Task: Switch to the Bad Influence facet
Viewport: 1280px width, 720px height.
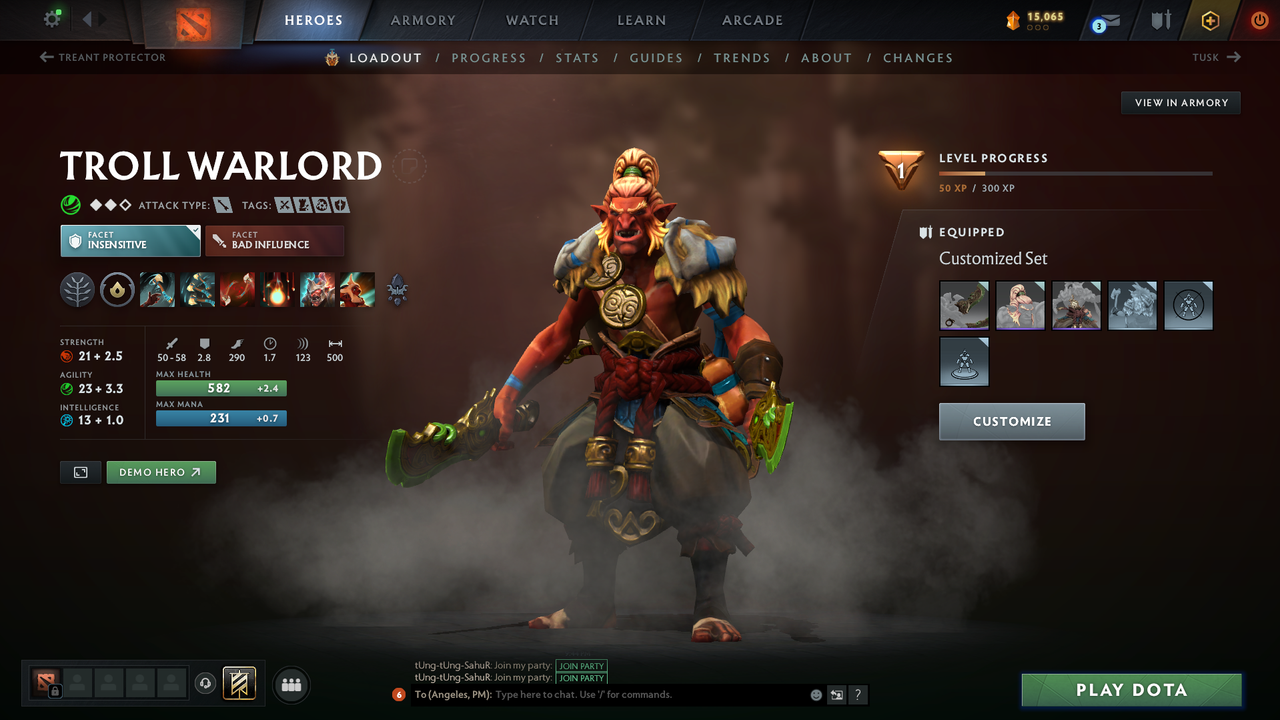Action: click(x=274, y=240)
